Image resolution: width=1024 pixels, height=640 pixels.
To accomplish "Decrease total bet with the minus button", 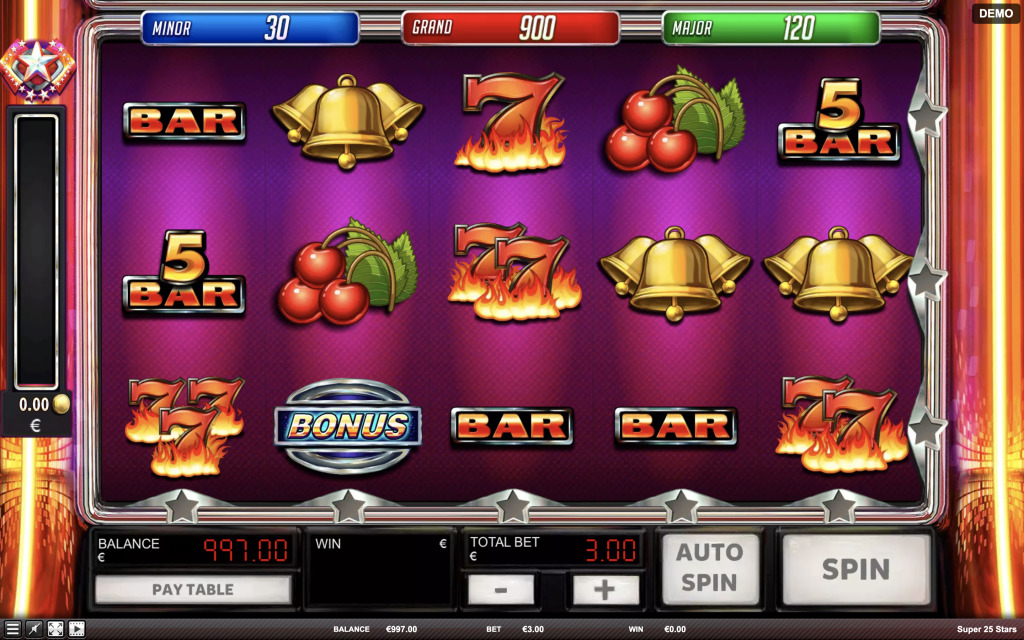I will click(x=501, y=589).
